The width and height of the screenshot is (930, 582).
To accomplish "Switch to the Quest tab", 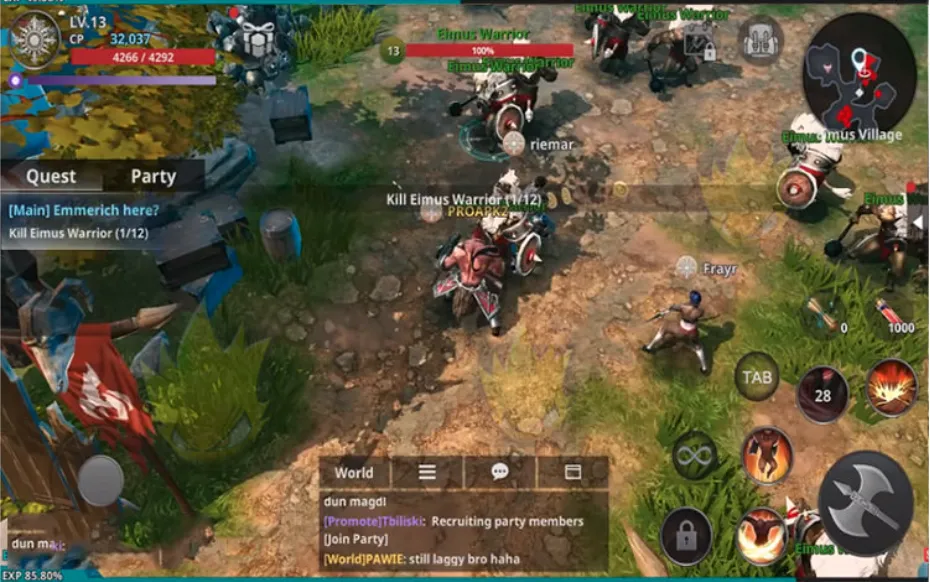I will point(51,176).
